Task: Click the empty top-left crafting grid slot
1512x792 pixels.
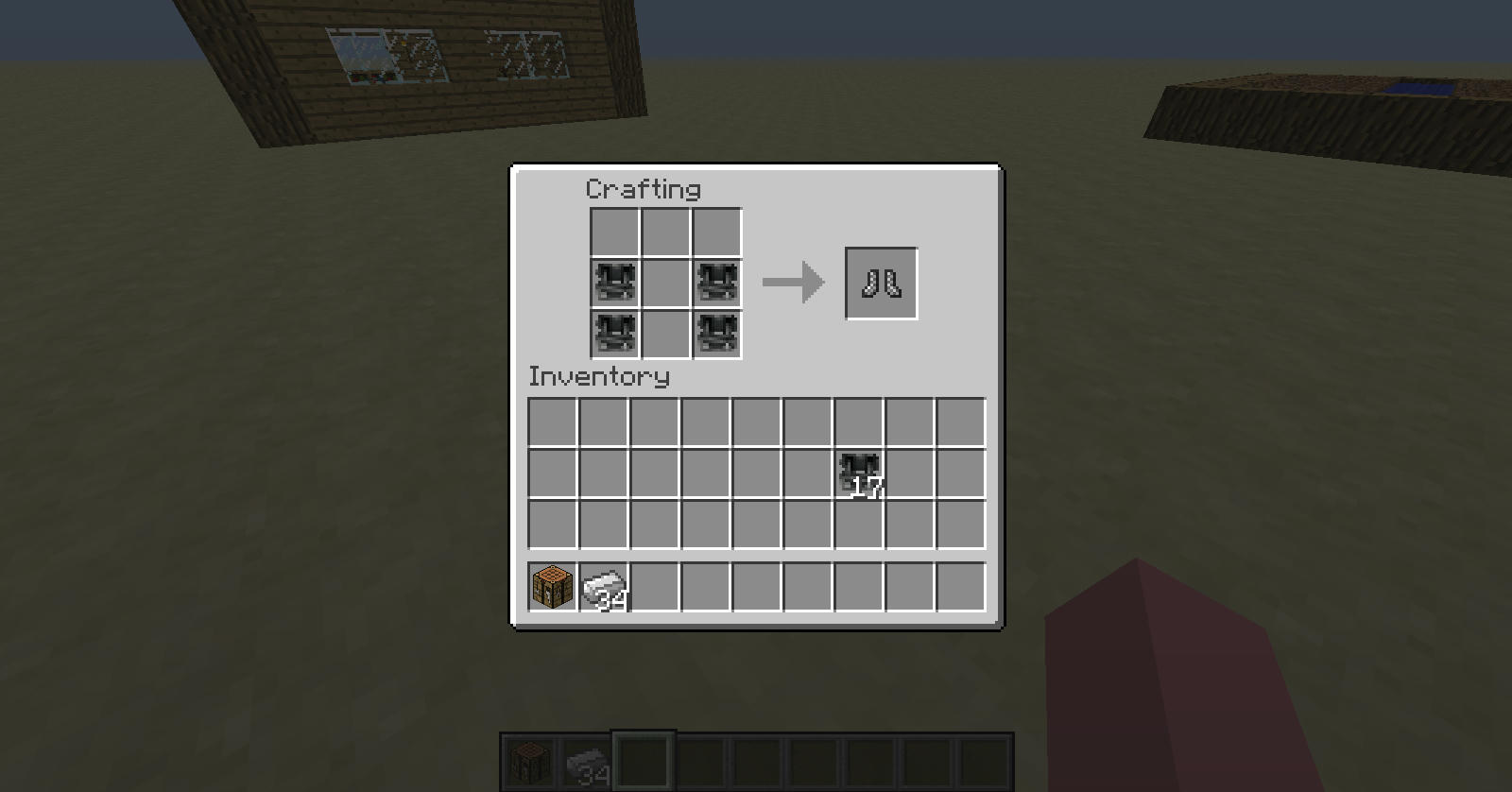Action: tap(614, 232)
